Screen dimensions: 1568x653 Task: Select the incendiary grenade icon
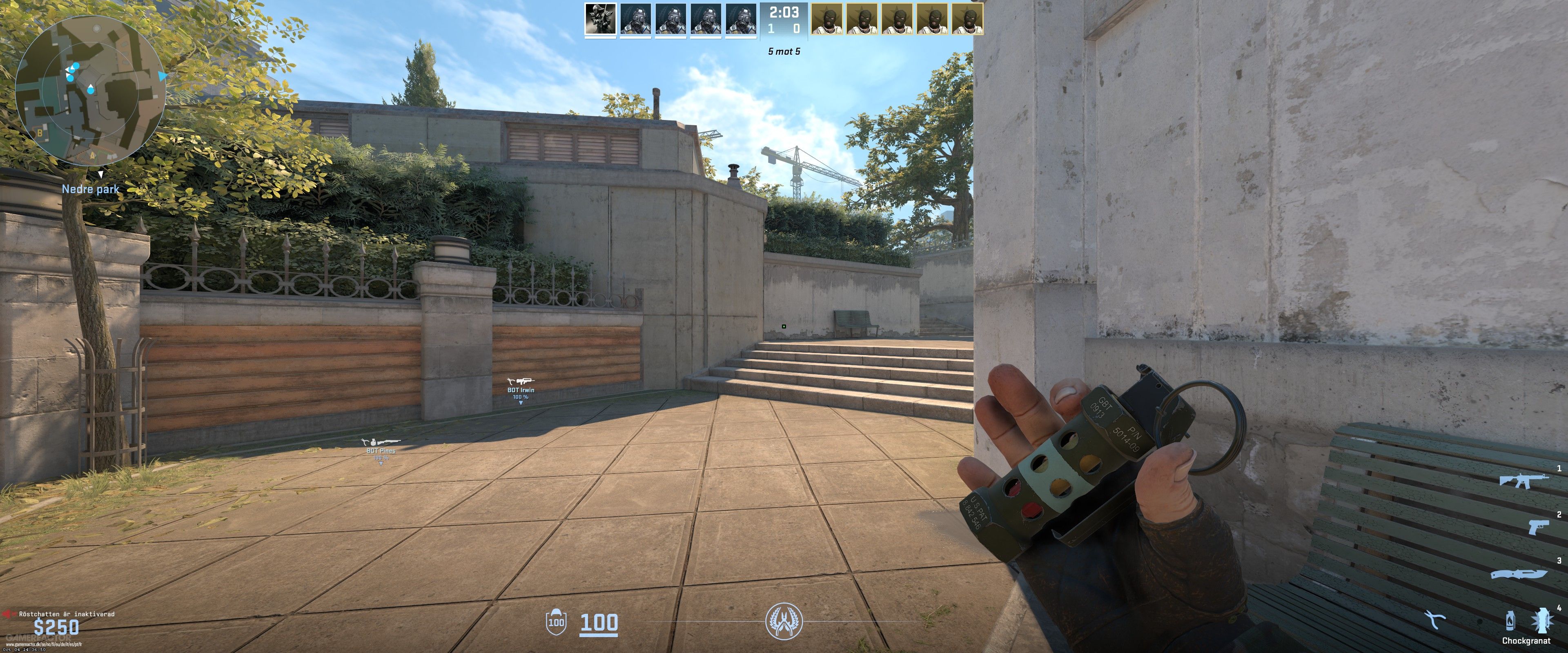pyautogui.click(x=1511, y=620)
